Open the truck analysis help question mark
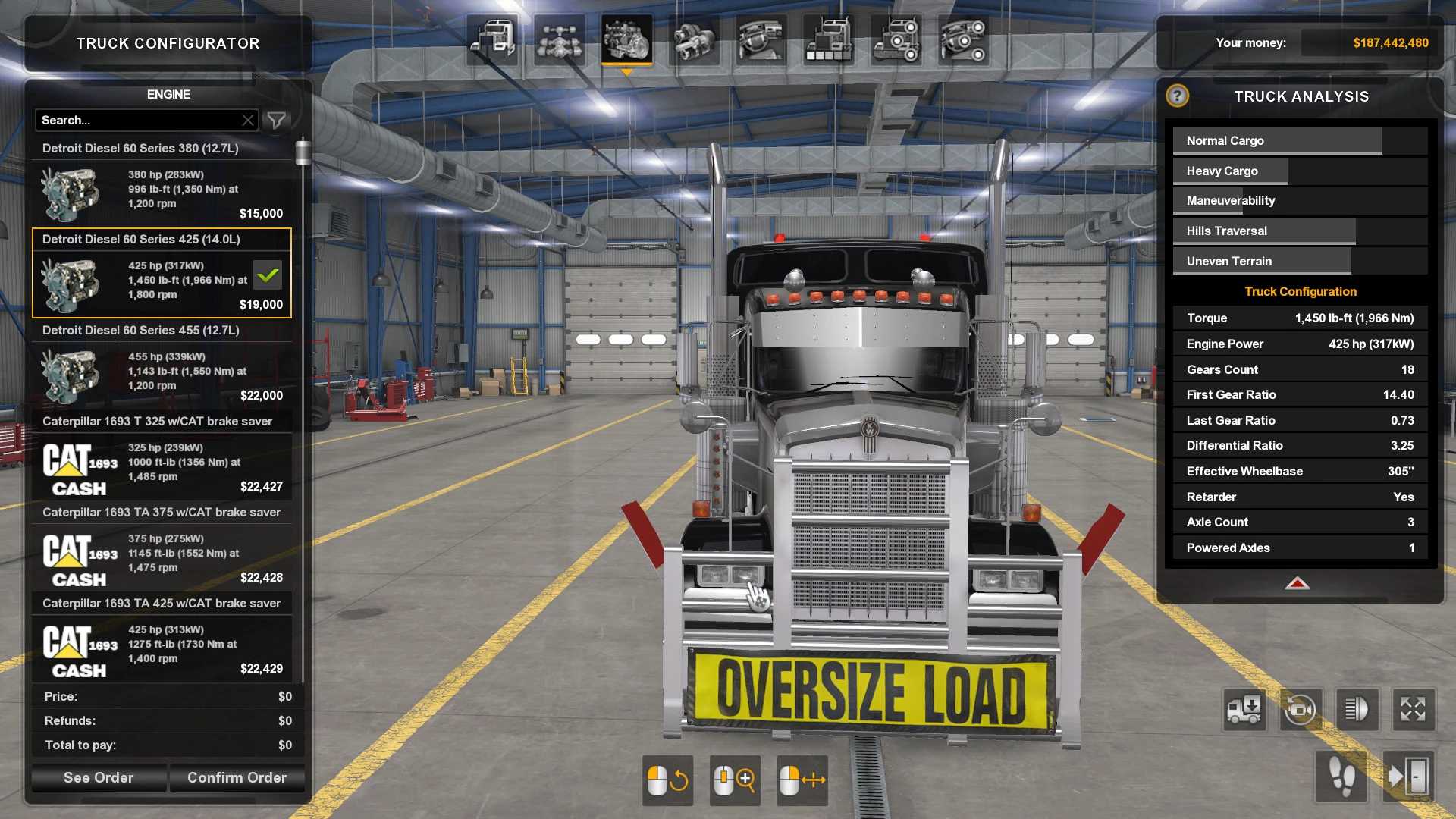The width and height of the screenshot is (1456, 819). coord(1177,96)
